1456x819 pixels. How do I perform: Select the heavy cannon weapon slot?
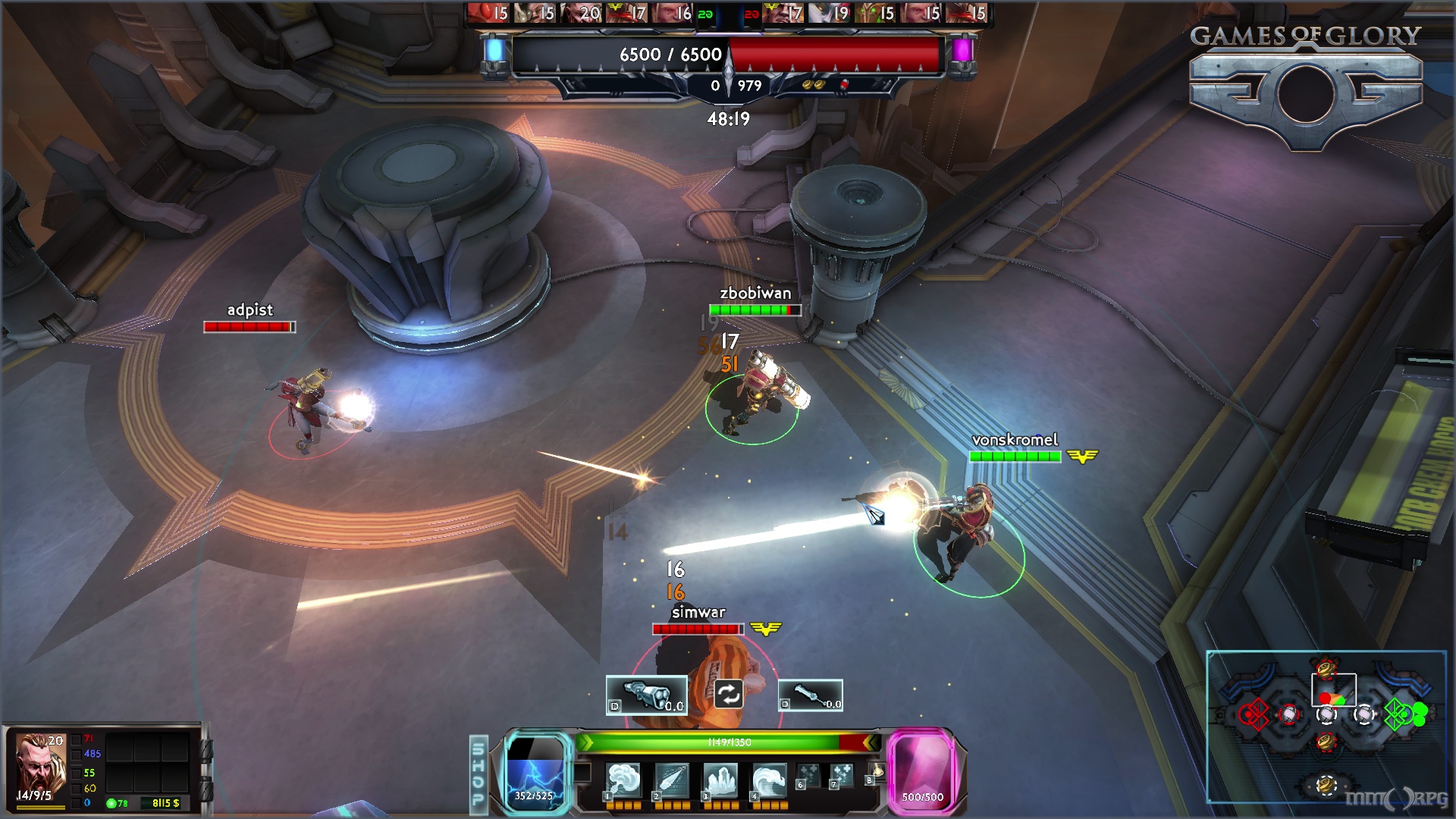tap(646, 695)
